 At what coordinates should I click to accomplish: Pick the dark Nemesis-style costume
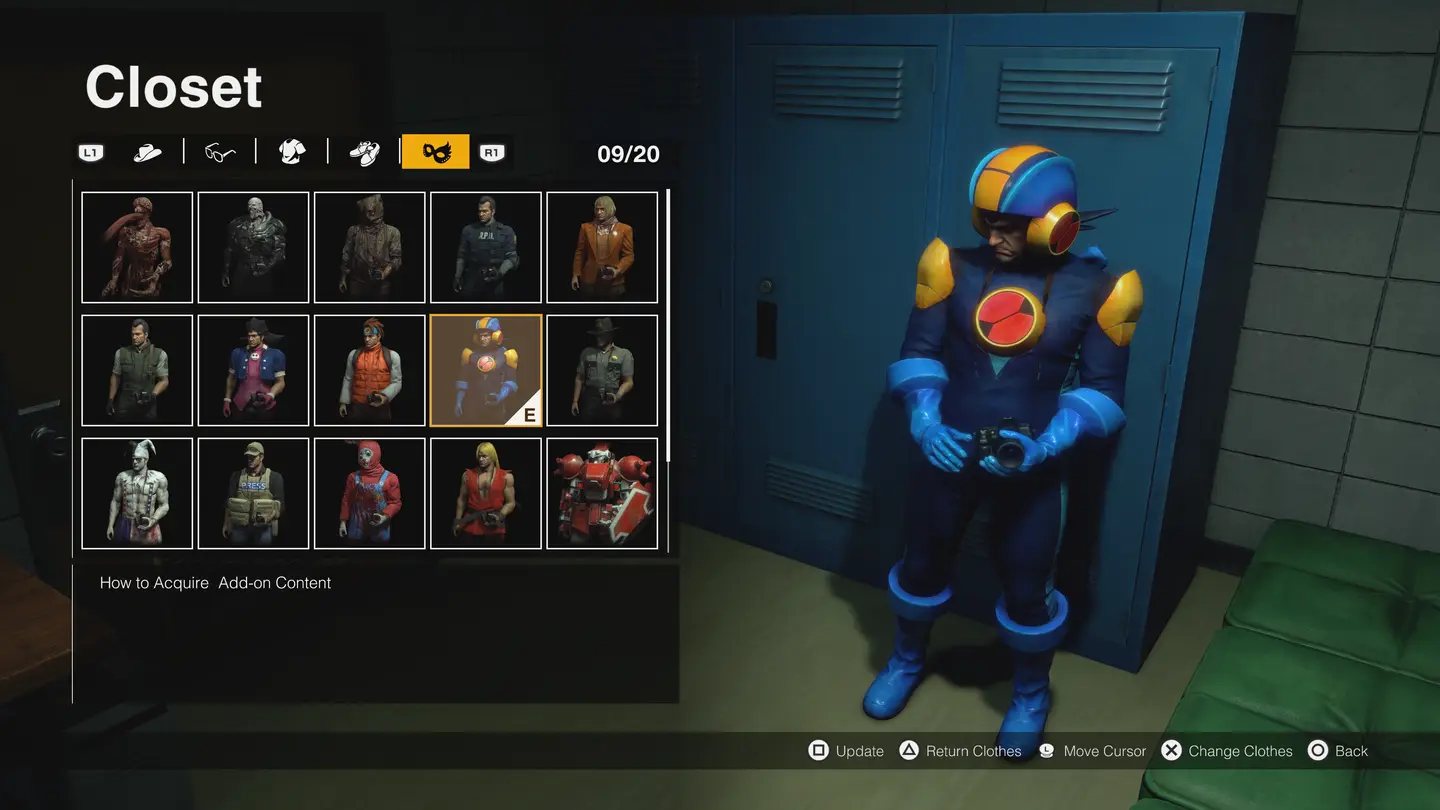[x=253, y=247]
